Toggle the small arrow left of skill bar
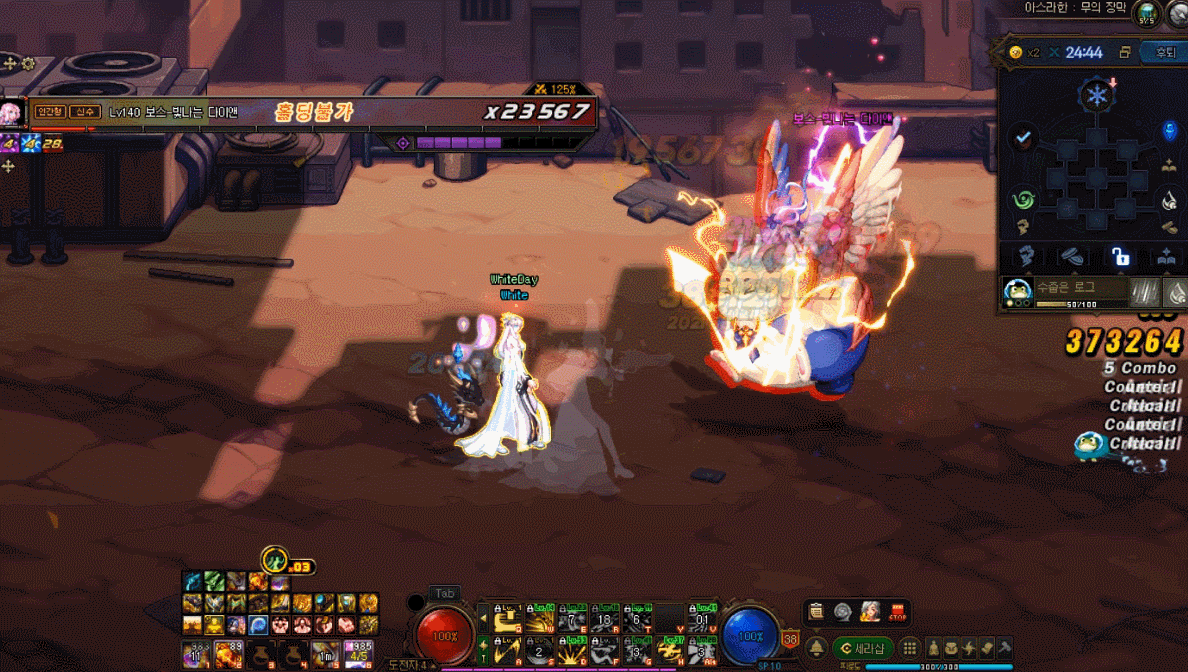This screenshot has height=672, width=1188. point(483,618)
